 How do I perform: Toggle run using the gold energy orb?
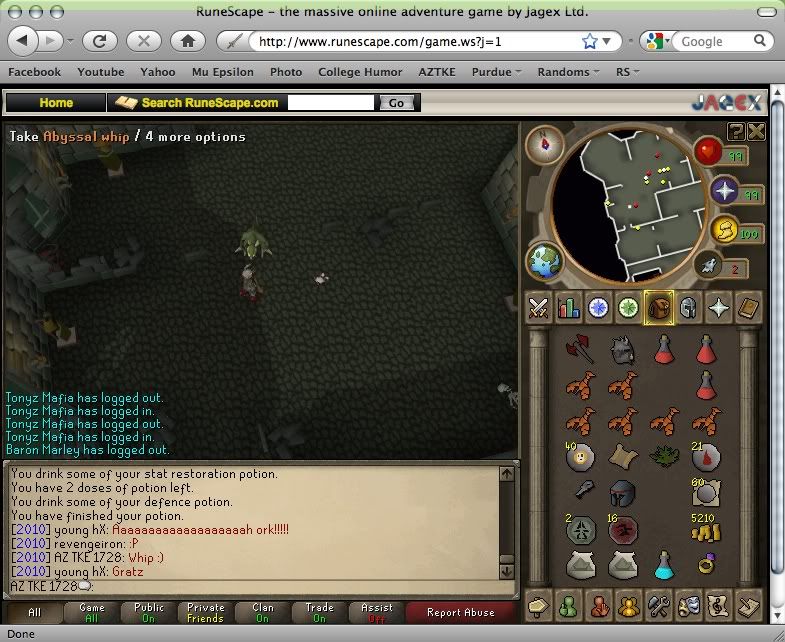click(724, 231)
